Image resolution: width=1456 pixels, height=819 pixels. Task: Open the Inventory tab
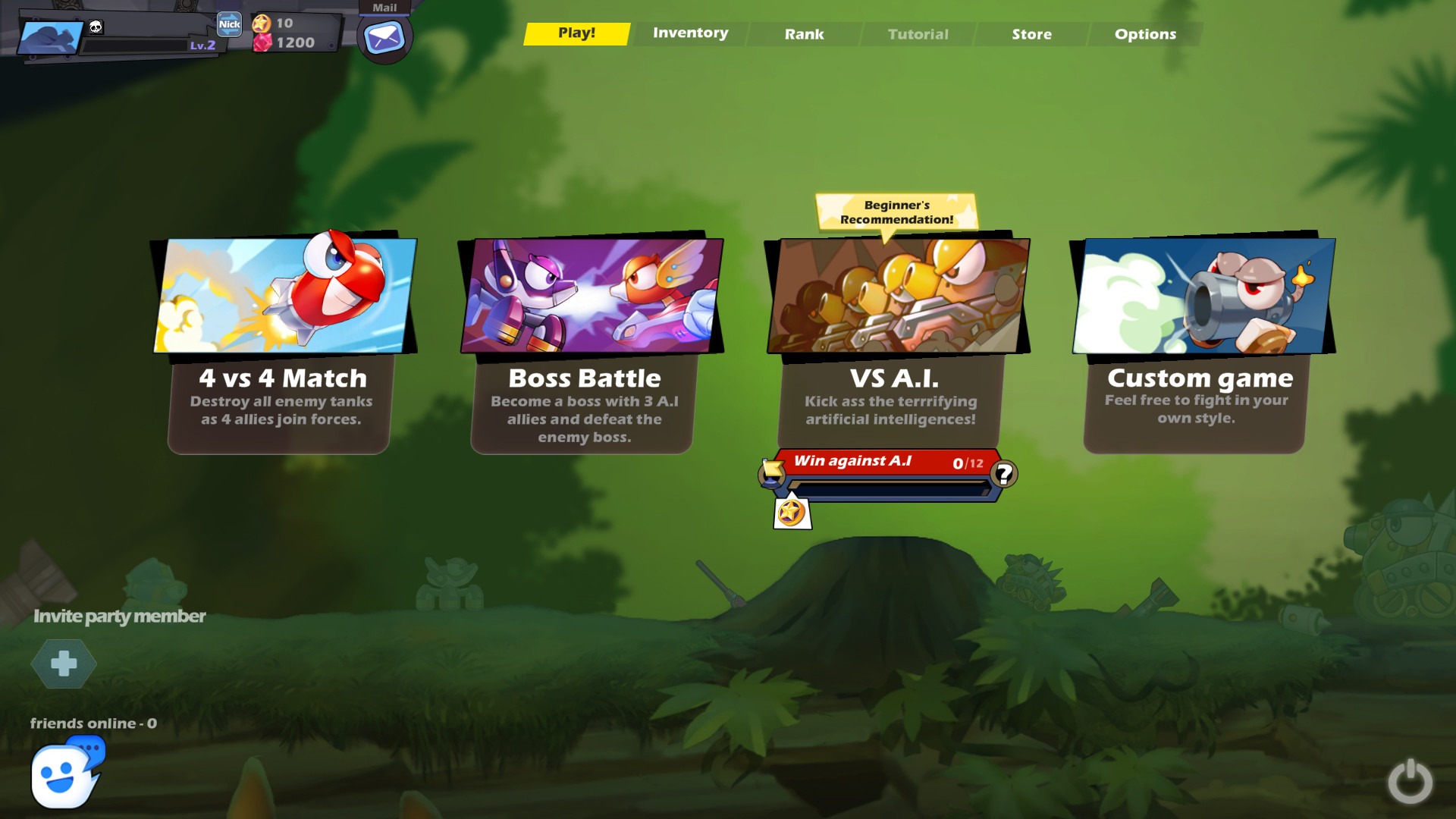[690, 33]
